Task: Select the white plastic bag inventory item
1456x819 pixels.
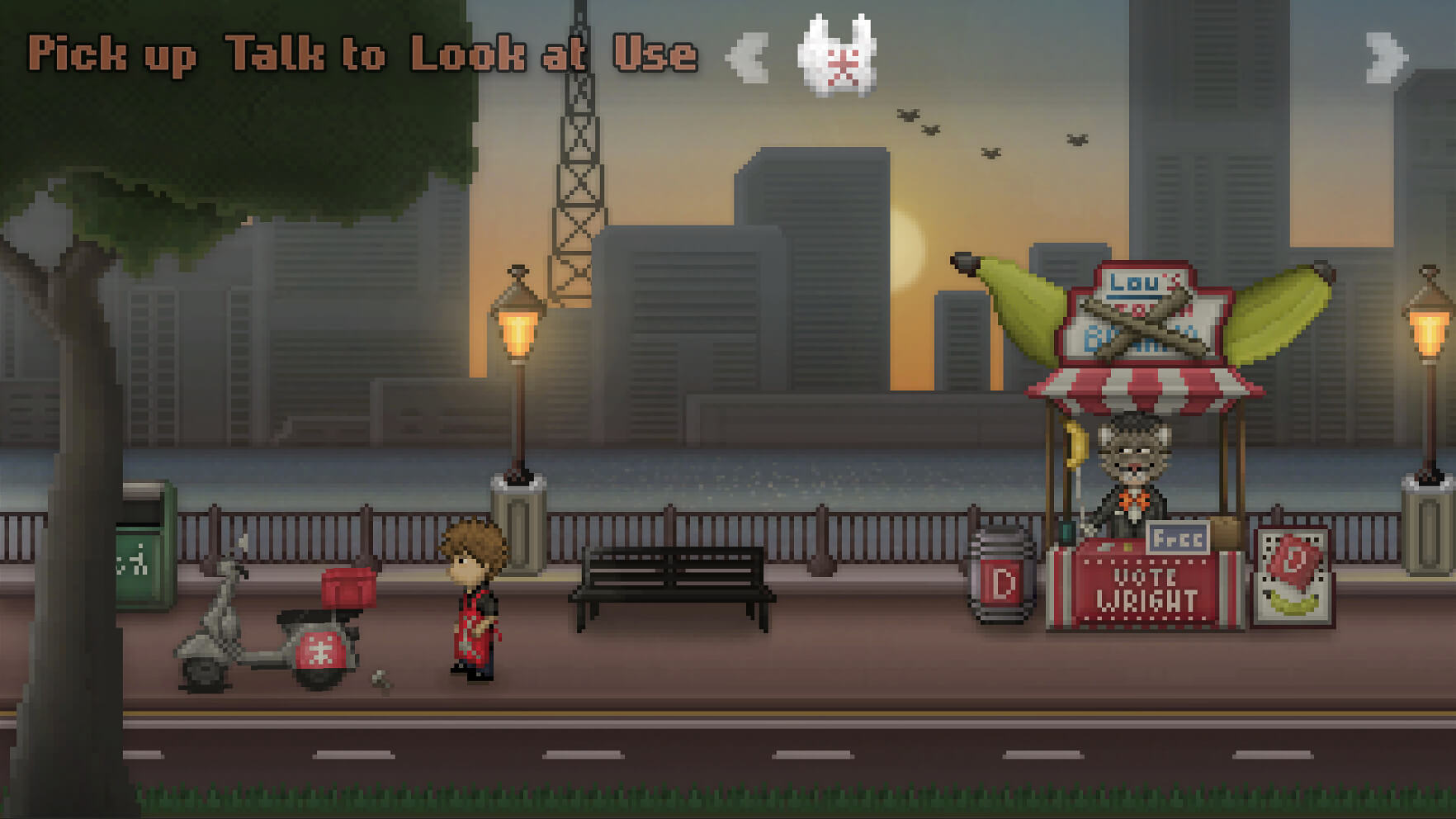Action: pyautogui.click(x=837, y=56)
